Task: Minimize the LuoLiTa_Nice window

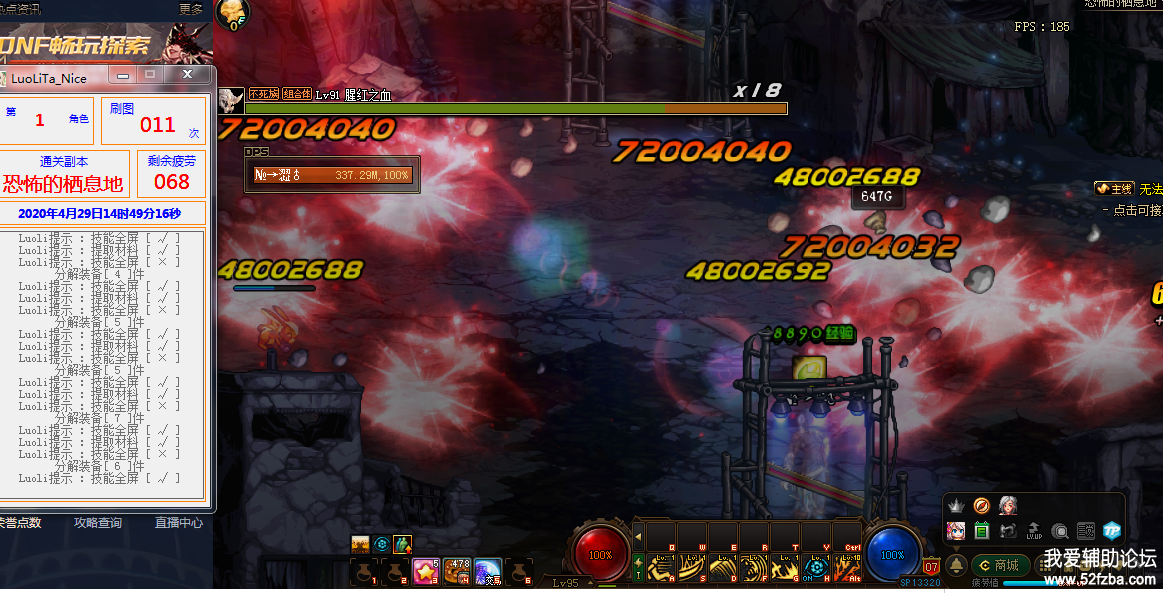Action: coord(123,75)
